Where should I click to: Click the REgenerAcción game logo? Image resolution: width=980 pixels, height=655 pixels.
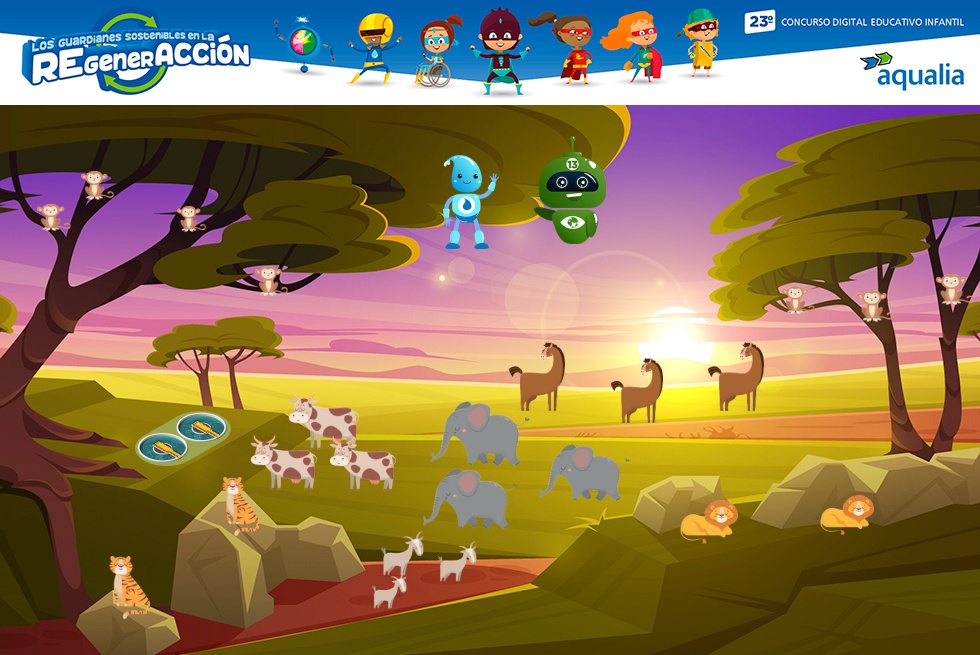click(x=139, y=54)
